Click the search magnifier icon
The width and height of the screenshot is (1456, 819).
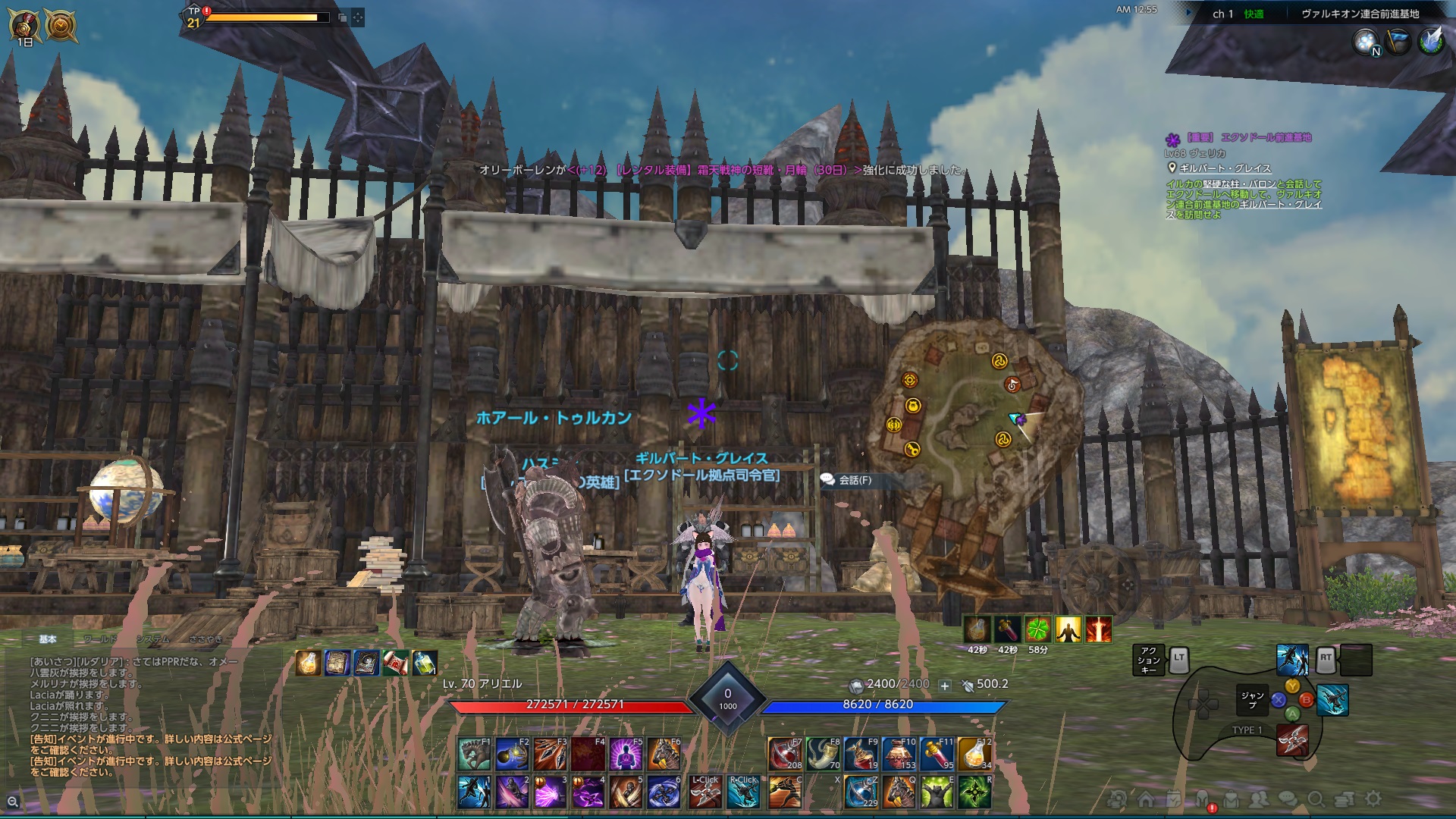[1318, 798]
